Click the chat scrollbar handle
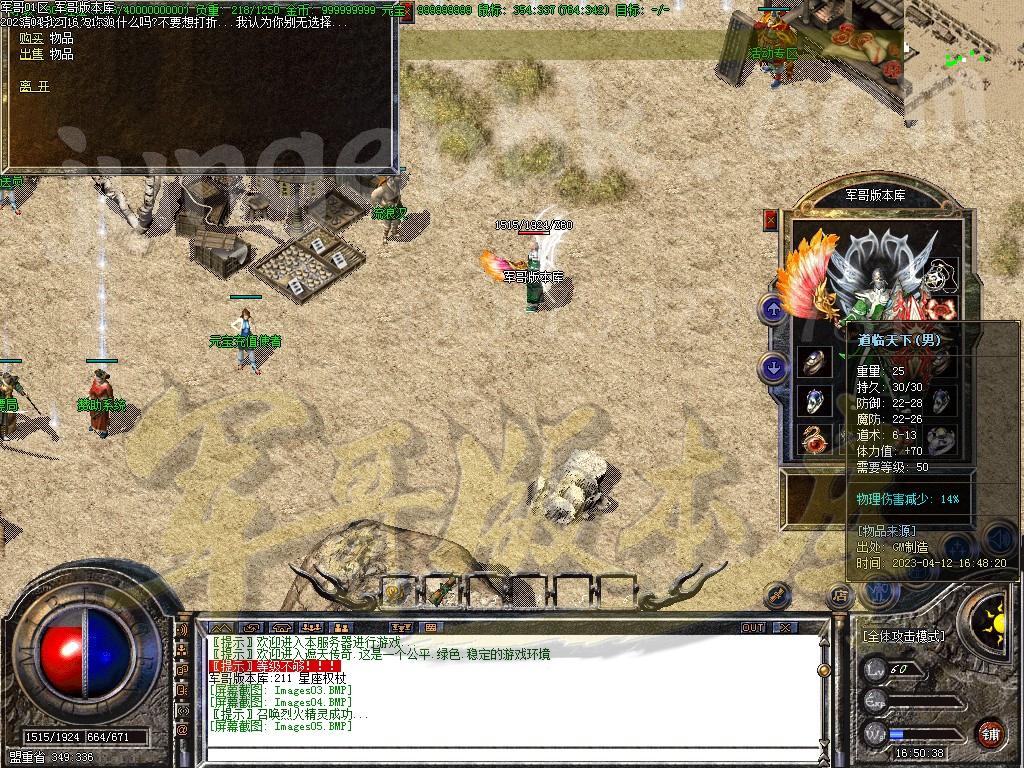Viewport: 1024px width, 768px height. pyautogui.click(x=823, y=672)
